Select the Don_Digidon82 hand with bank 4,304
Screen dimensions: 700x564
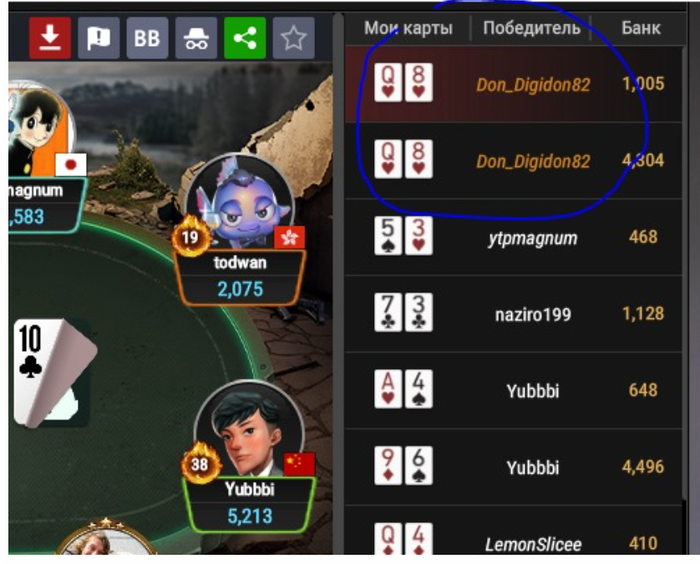(x=520, y=161)
